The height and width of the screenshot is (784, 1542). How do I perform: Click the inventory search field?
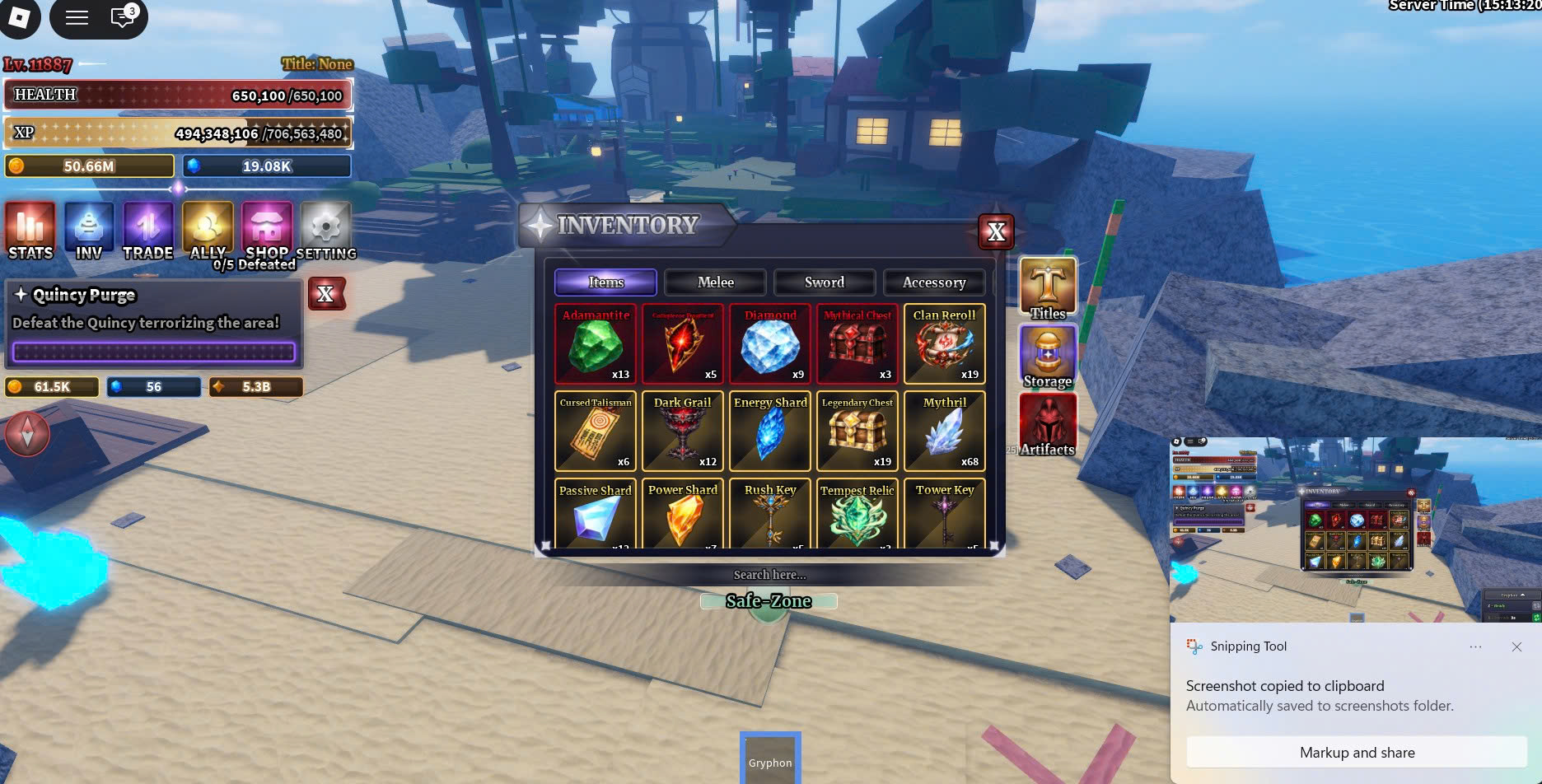click(x=769, y=575)
